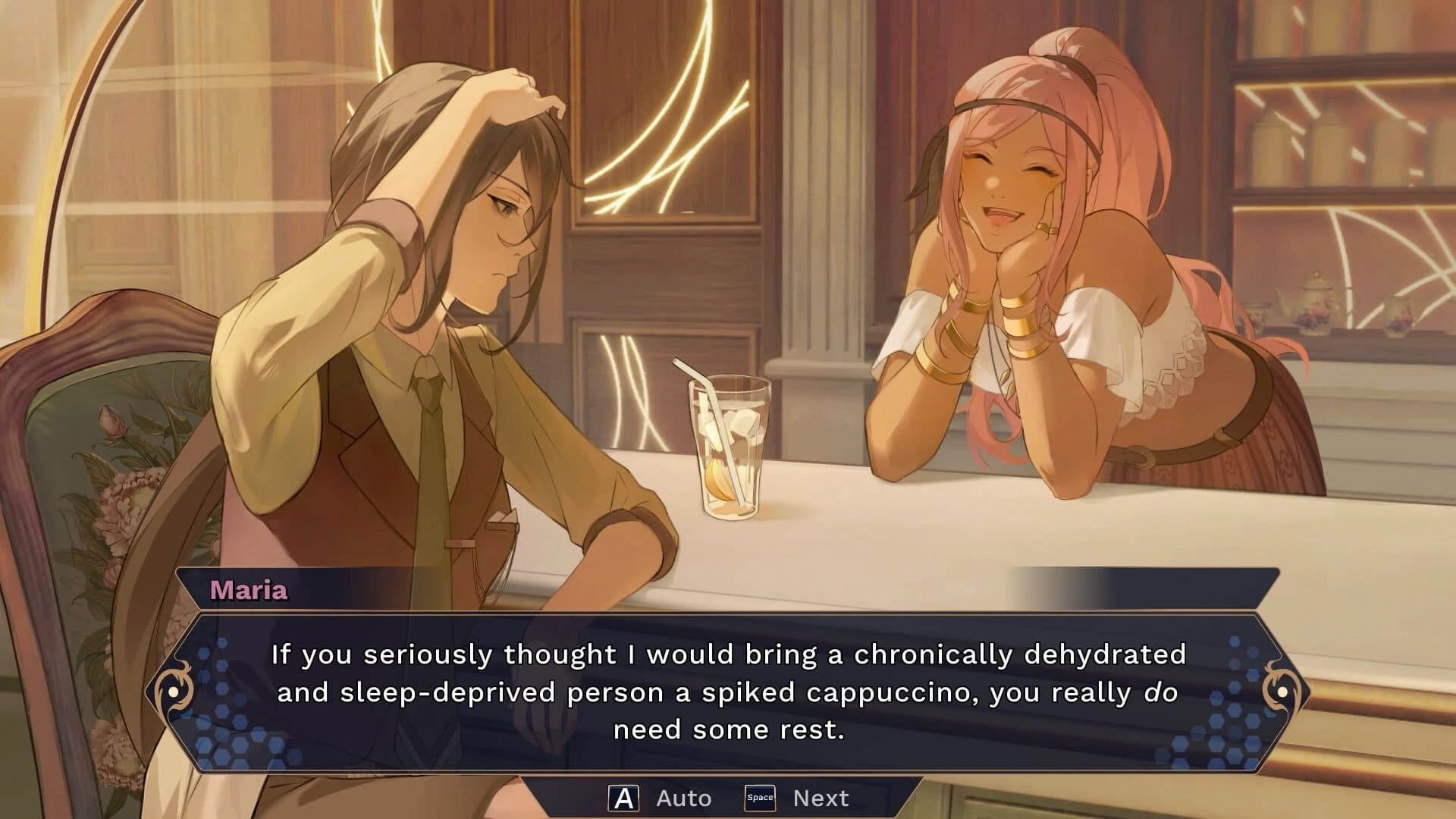Viewport: 1456px width, 819px height.
Task: Click the bottom control bar menu area
Action: 728,796
